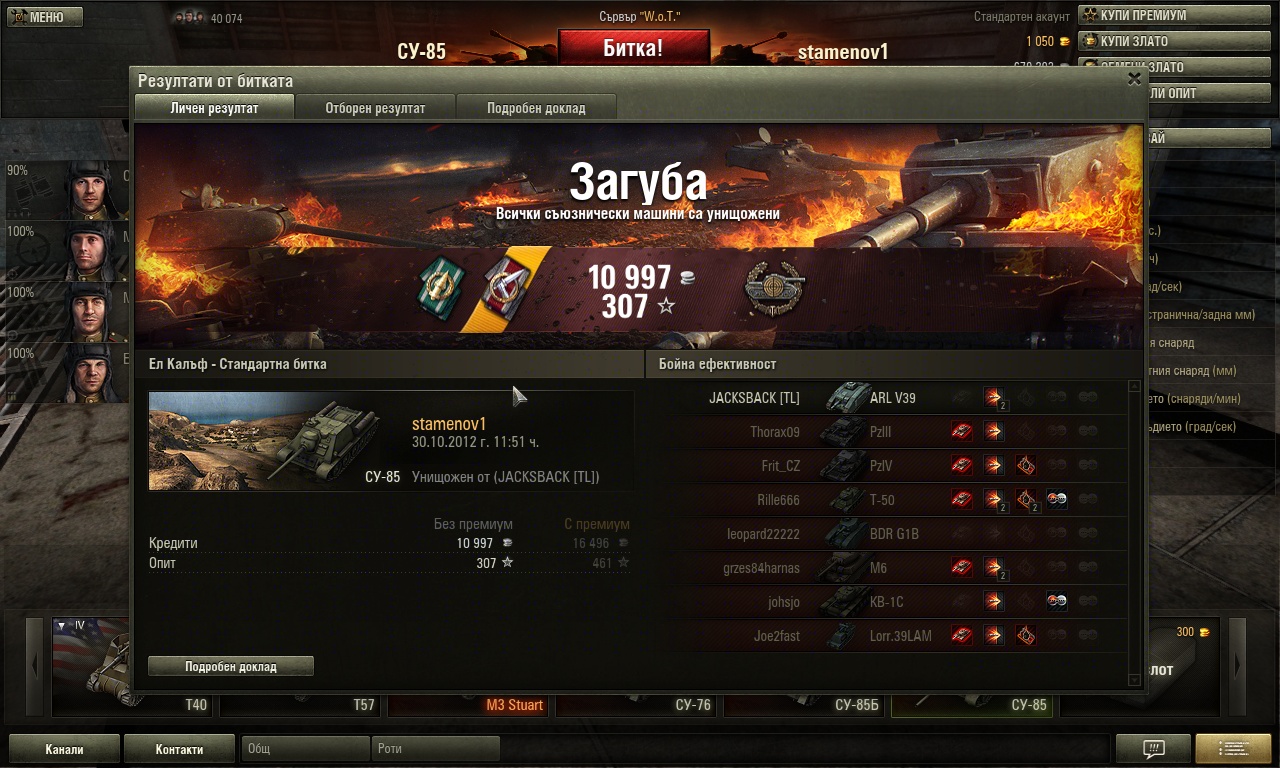Screen dimensions: 1280x768
Task: Switch to Отборен резултат tab
Action: 375,108
